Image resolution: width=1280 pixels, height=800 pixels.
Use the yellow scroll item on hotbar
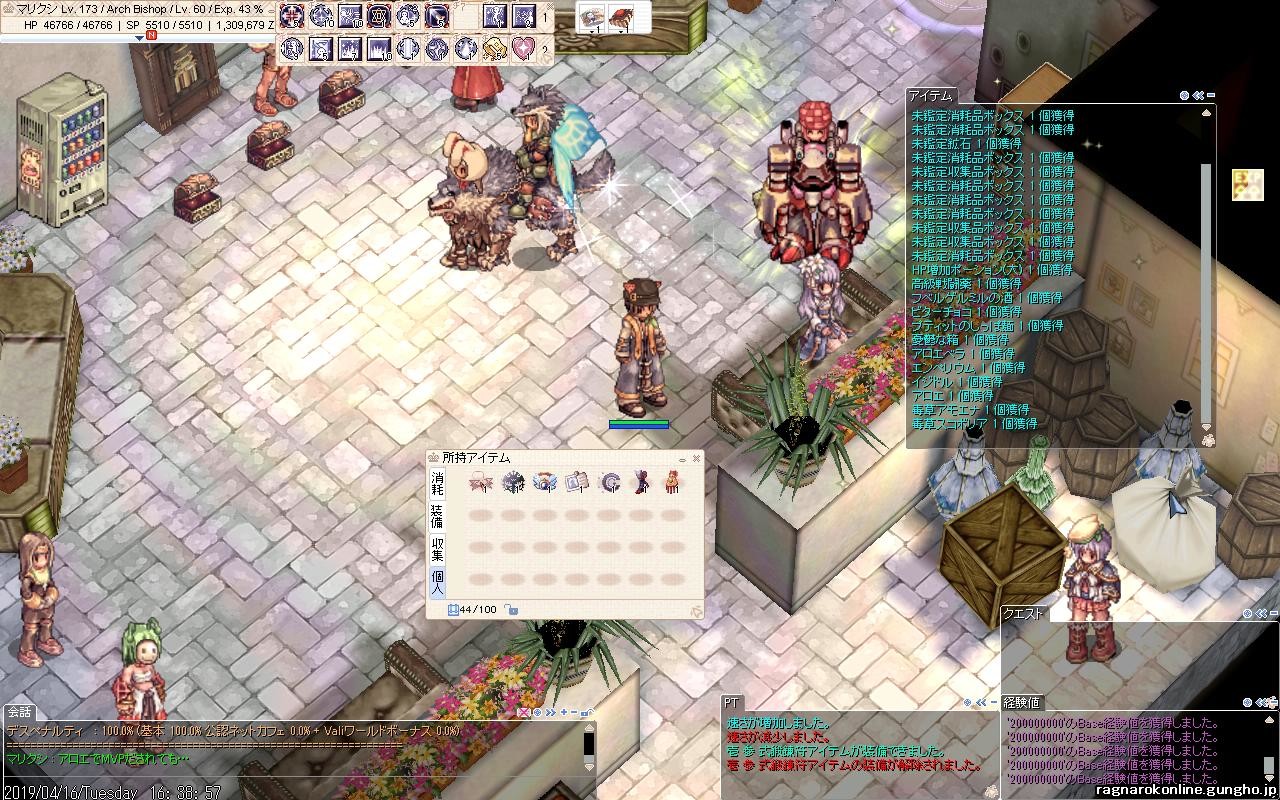[494, 48]
